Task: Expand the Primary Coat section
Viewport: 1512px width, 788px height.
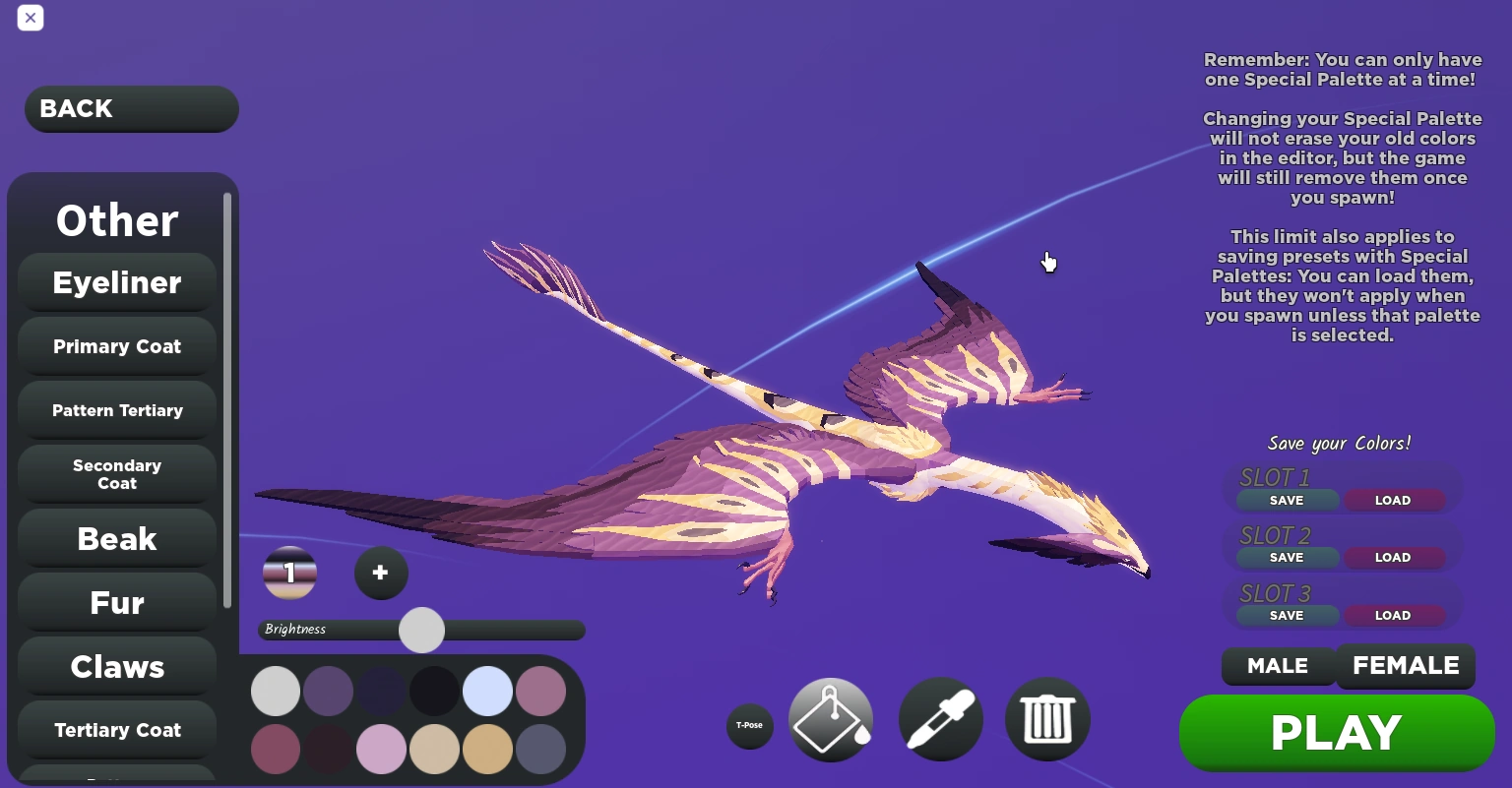Action: (x=116, y=346)
